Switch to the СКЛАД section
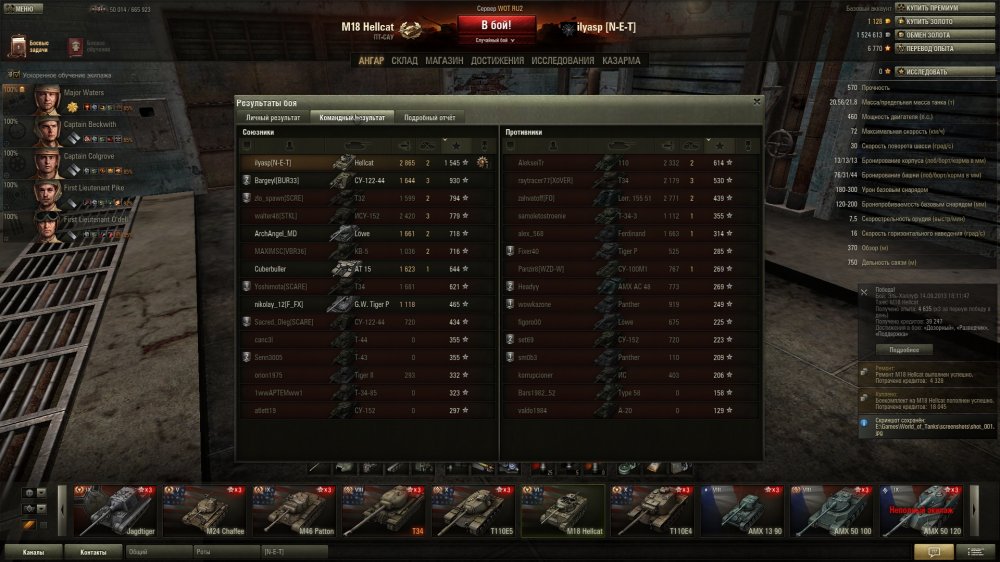Viewport: 1000px width, 562px height. pos(404,61)
